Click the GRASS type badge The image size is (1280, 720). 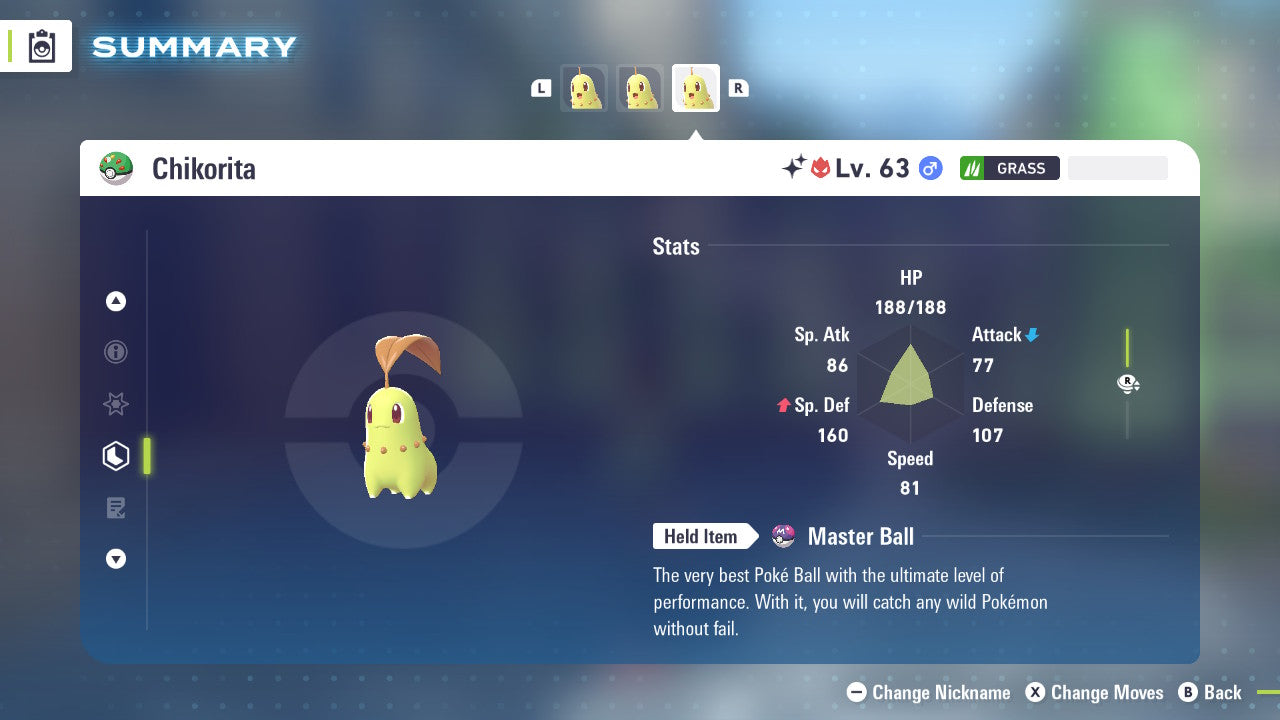tap(1010, 168)
